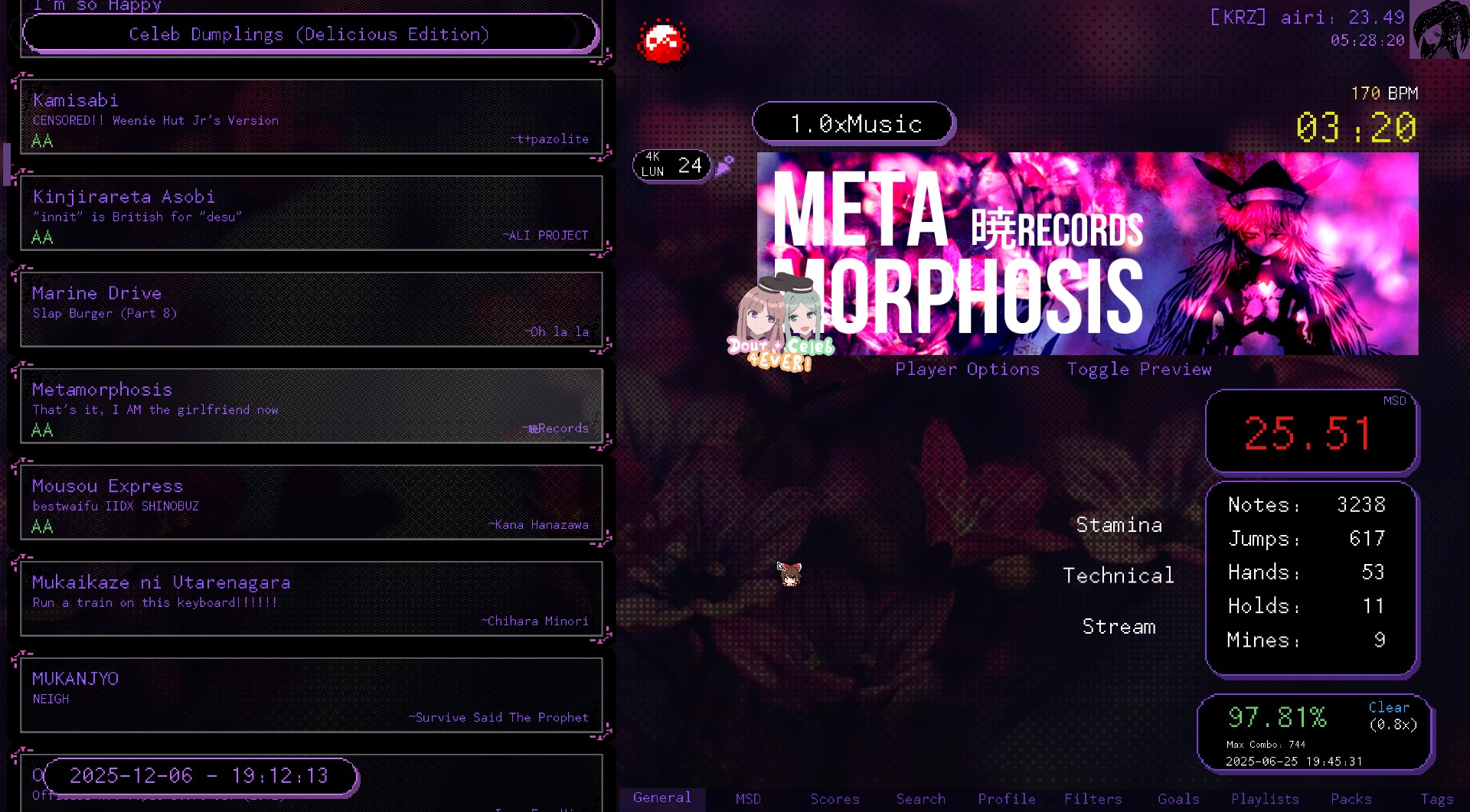Select Mukaikaze ni Utarenagara
Image resolution: width=1470 pixels, height=812 pixels.
point(311,599)
